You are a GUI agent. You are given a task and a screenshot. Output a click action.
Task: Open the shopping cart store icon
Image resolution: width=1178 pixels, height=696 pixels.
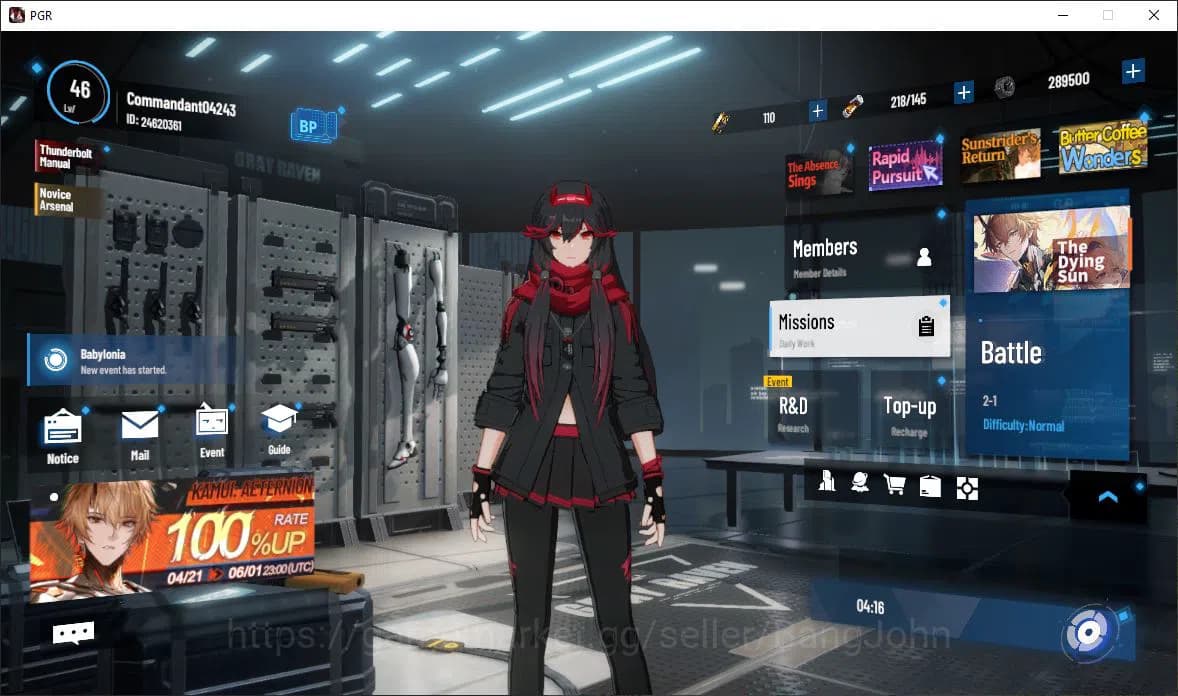coord(894,486)
